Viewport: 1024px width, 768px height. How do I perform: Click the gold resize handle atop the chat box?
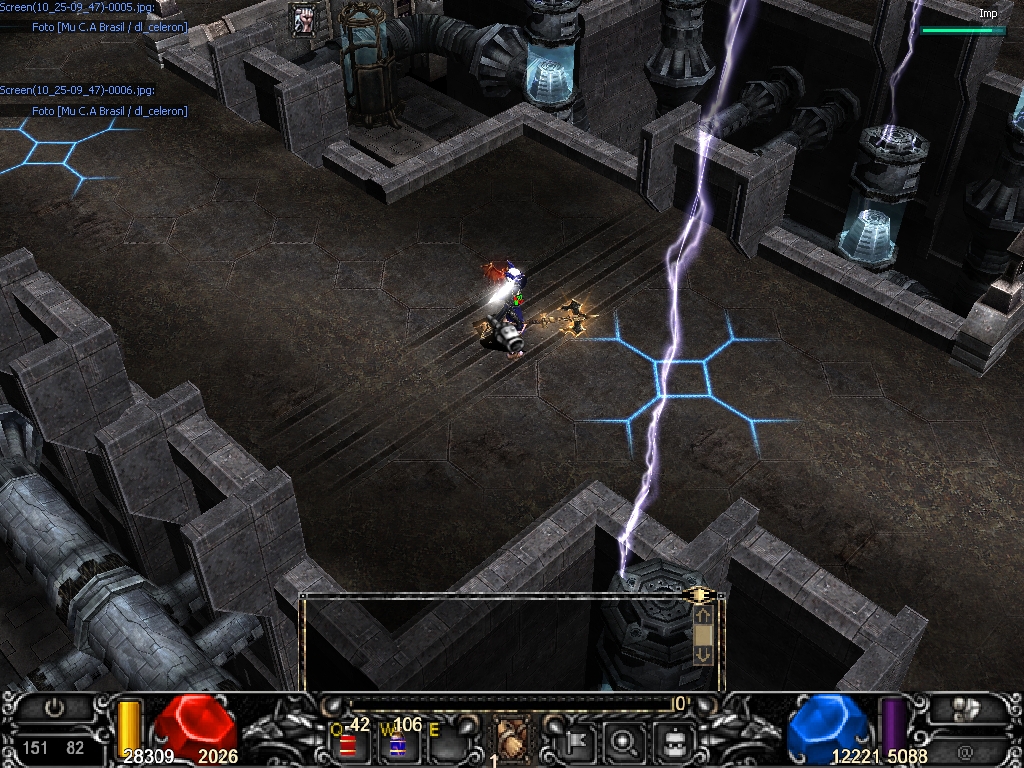click(x=700, y=596)
